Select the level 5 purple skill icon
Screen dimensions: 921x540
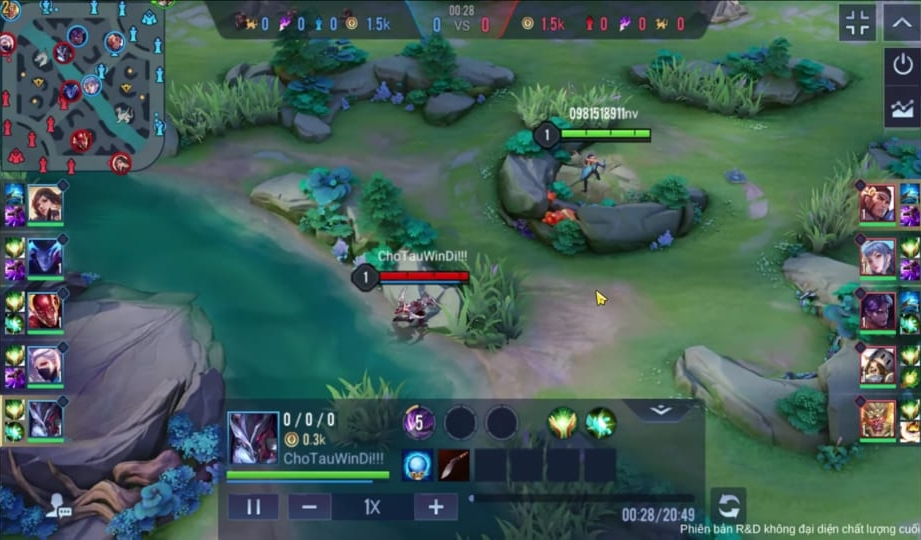[x=418, y=423]
